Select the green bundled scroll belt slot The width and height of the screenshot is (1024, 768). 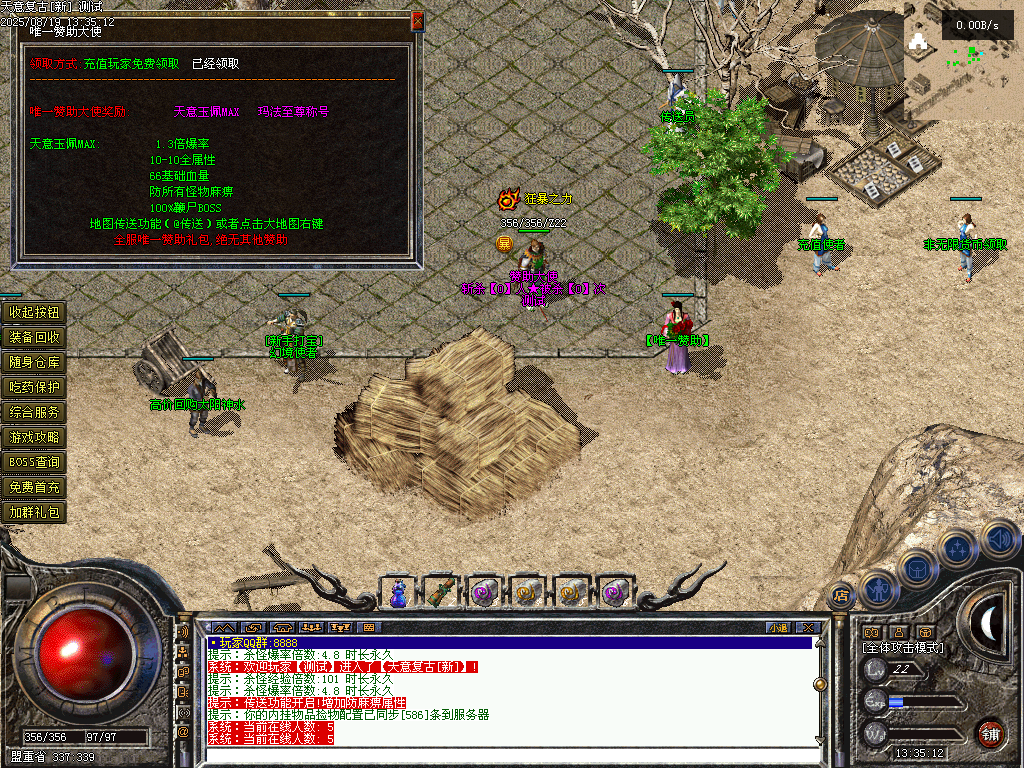pyautogui.click(x=440, y=592)
